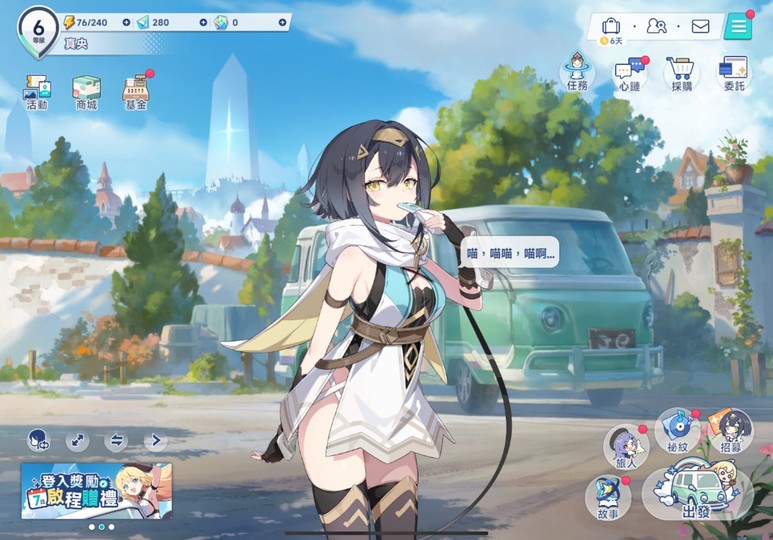
Task: Open the 故事 story menu
Action: (608, 496)
